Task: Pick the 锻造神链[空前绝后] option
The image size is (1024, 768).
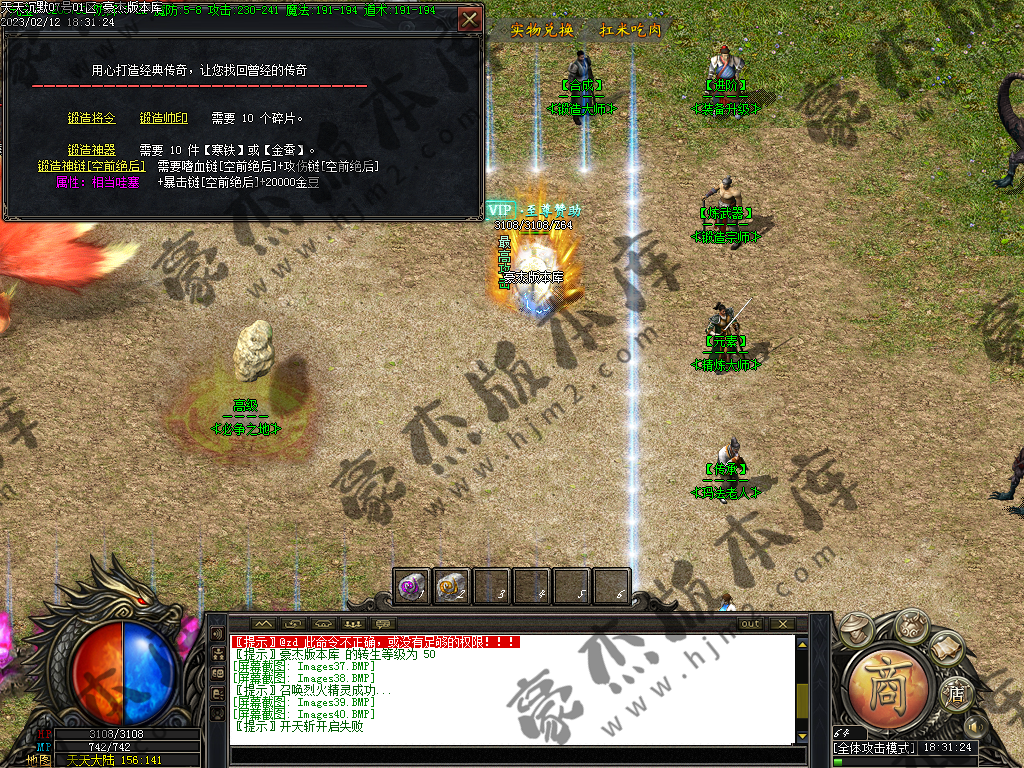Action: tap(91, 166)
